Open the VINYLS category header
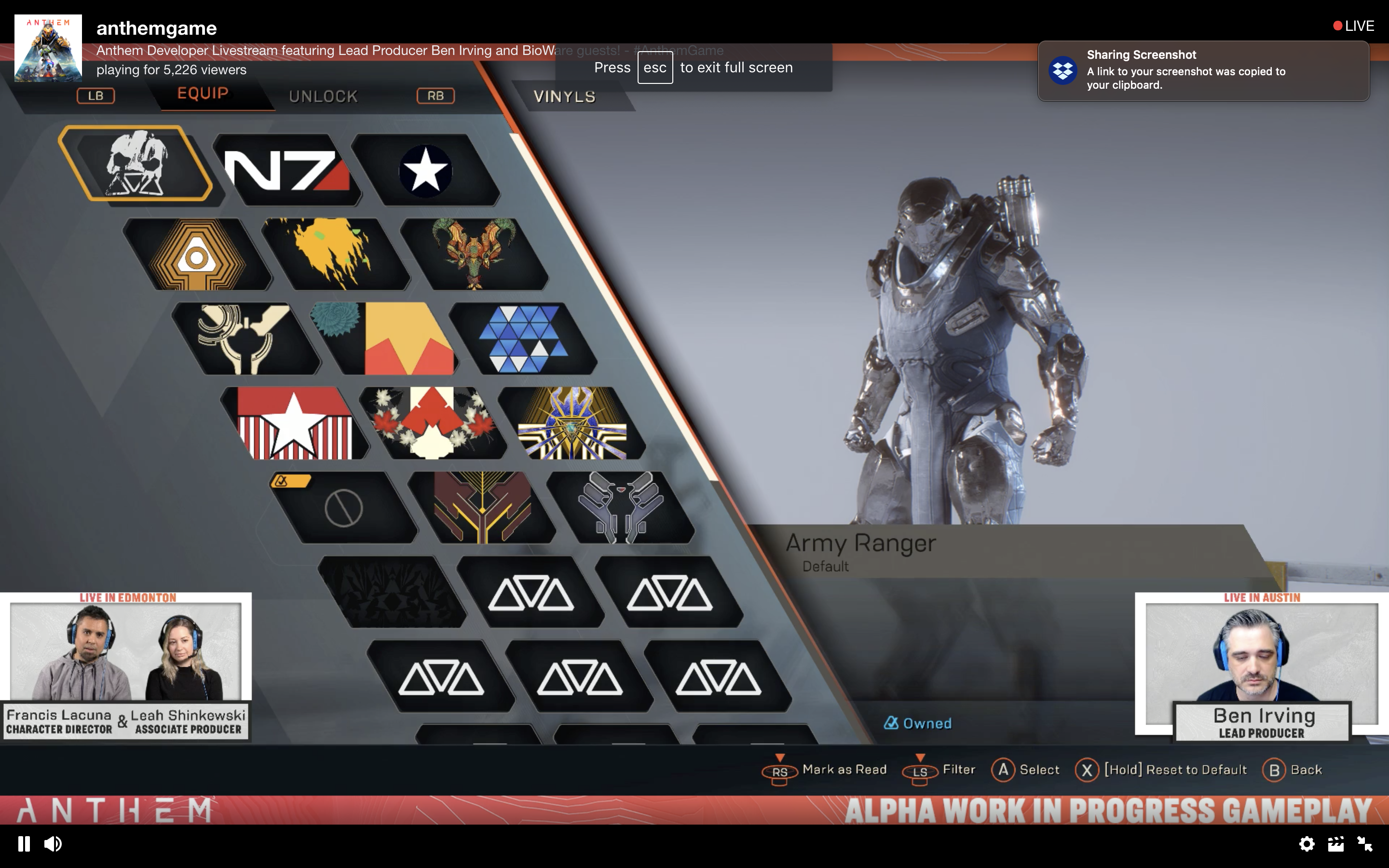Image resolution: width=1389 pixels, height=868 pixels. 564,96
